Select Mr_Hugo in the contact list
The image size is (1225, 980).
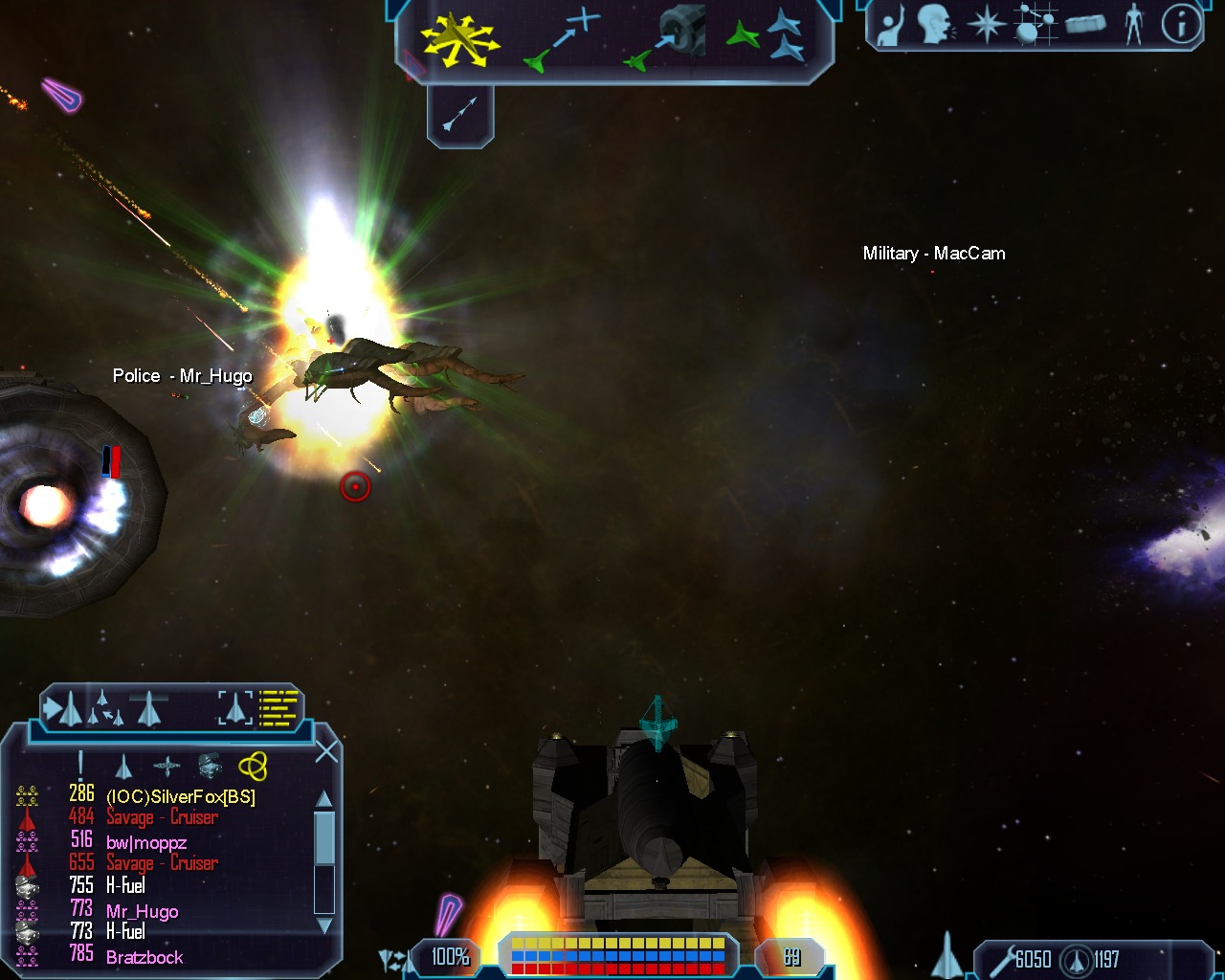142,911
